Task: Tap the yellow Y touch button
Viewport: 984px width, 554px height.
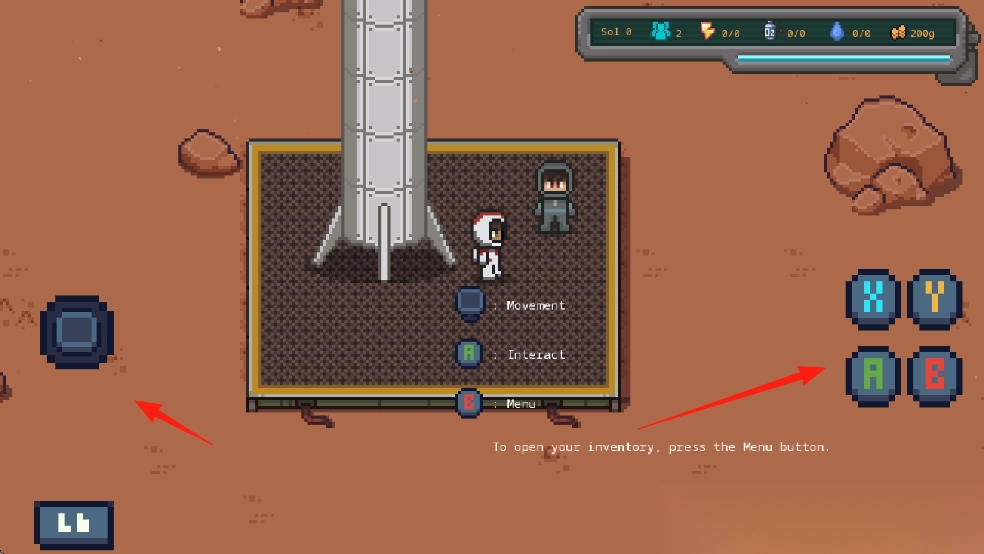Action: coord(935,298)
